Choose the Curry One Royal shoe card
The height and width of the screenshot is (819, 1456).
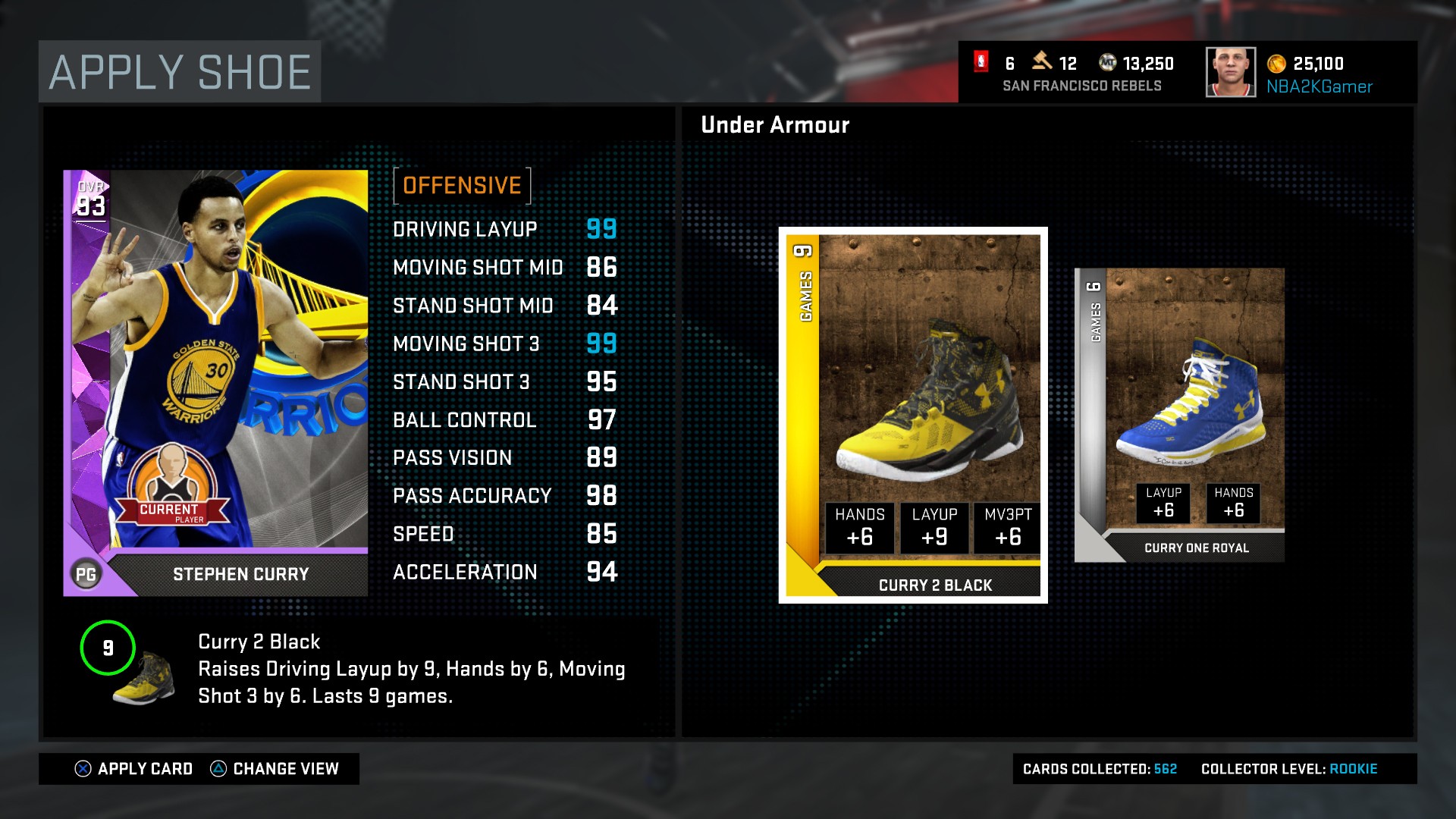(x=1179, y=415)
